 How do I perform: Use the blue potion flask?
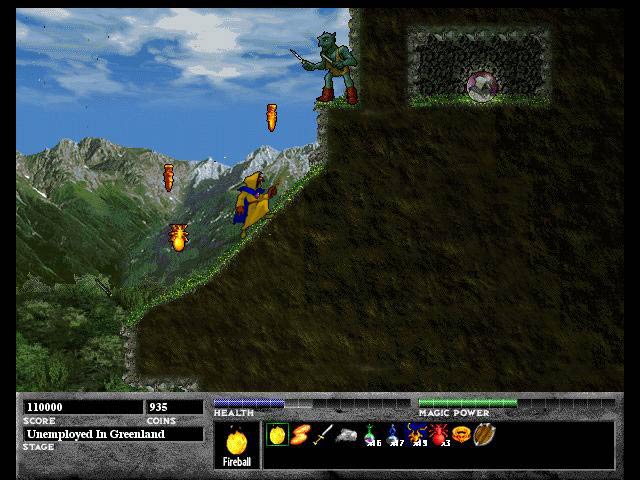(x=393, y=435)
